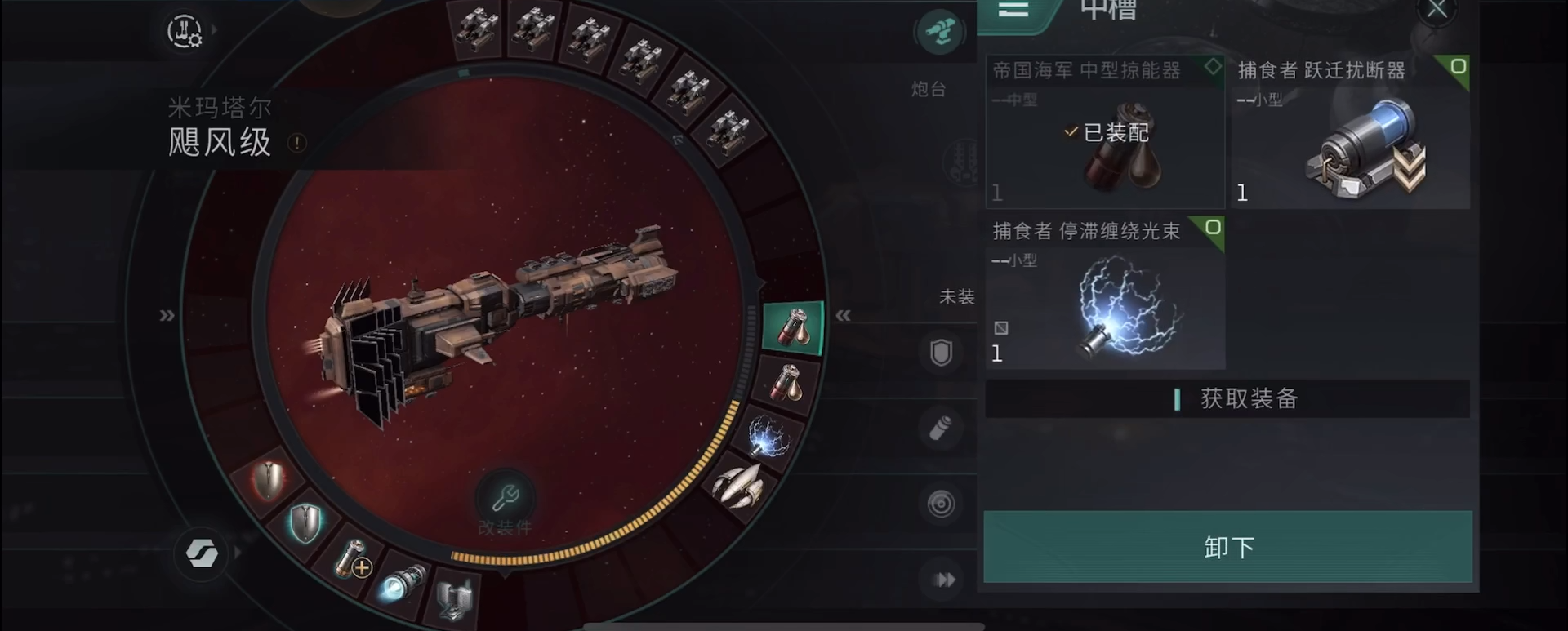
Task: Open the hamburger list menu
Action: (1013, 10)
